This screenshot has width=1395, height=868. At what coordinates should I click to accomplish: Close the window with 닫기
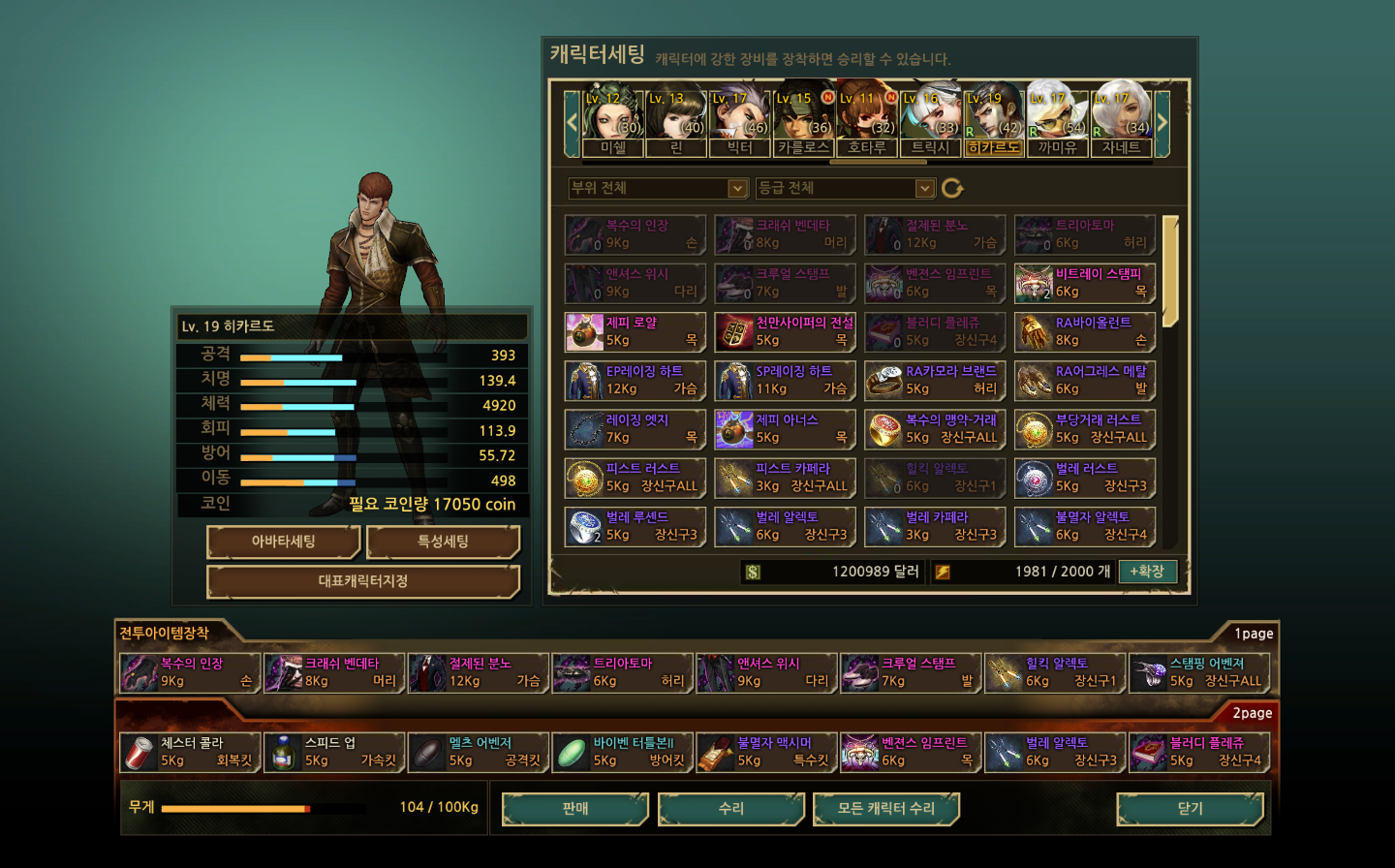pos(1190,809)
